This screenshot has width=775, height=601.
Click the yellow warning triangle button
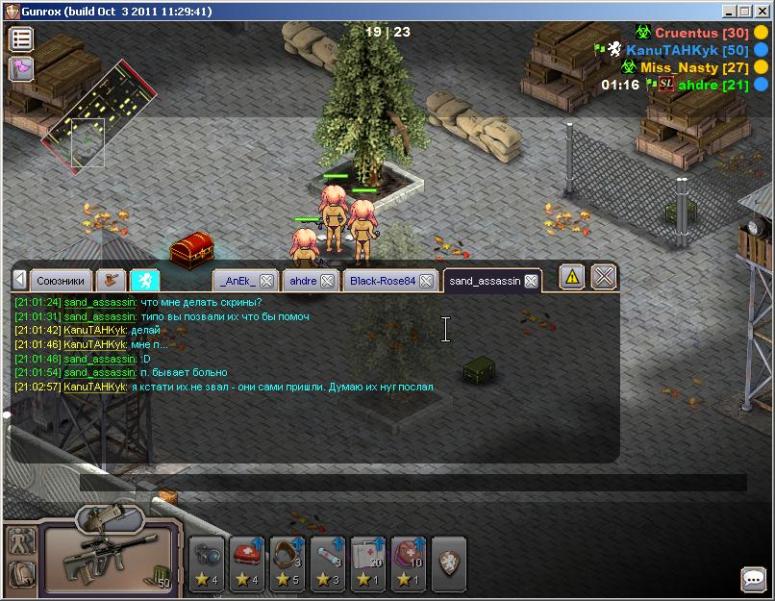click(x=572, y=277)
